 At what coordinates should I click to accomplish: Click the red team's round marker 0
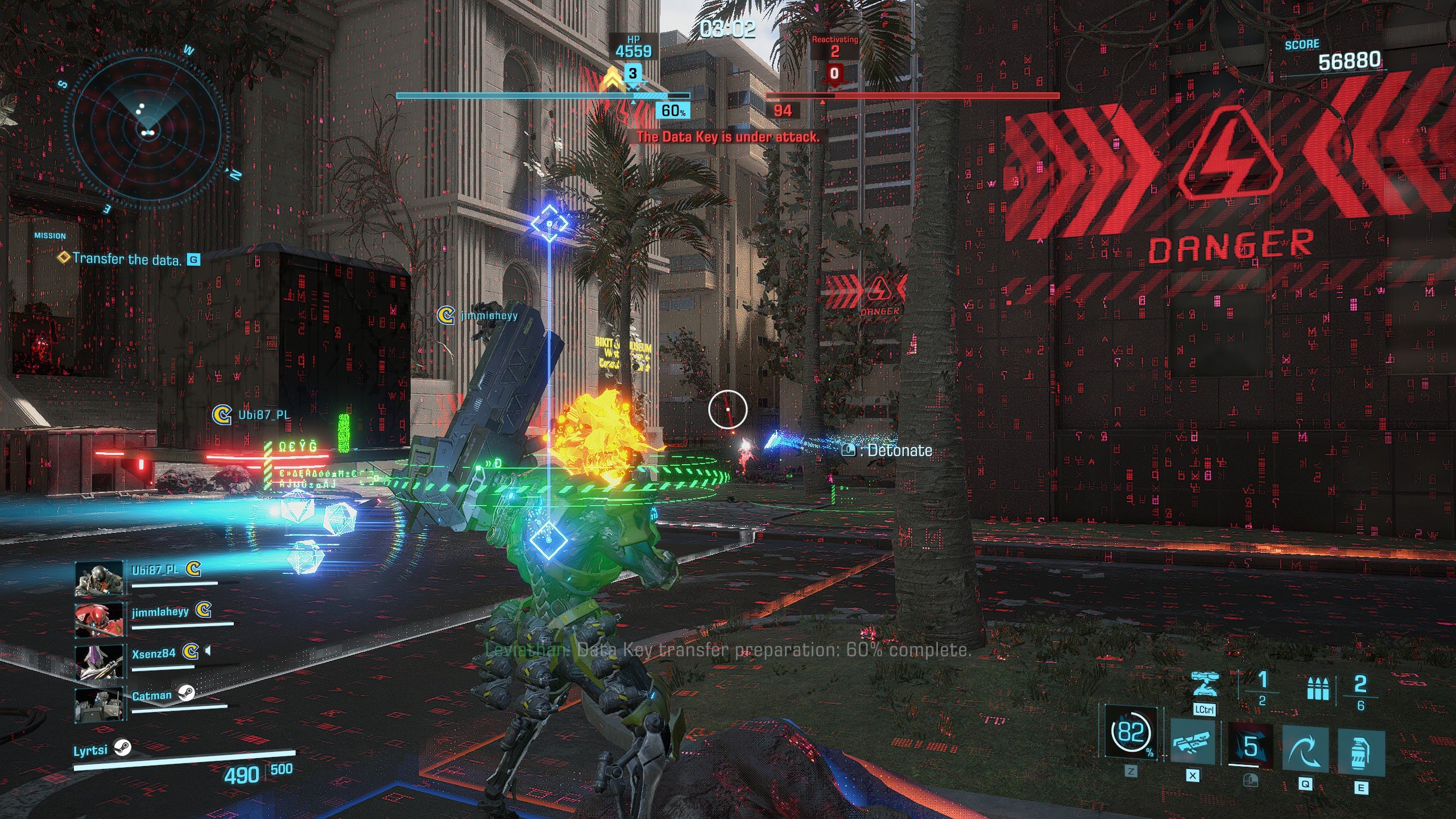pos(834,73)
